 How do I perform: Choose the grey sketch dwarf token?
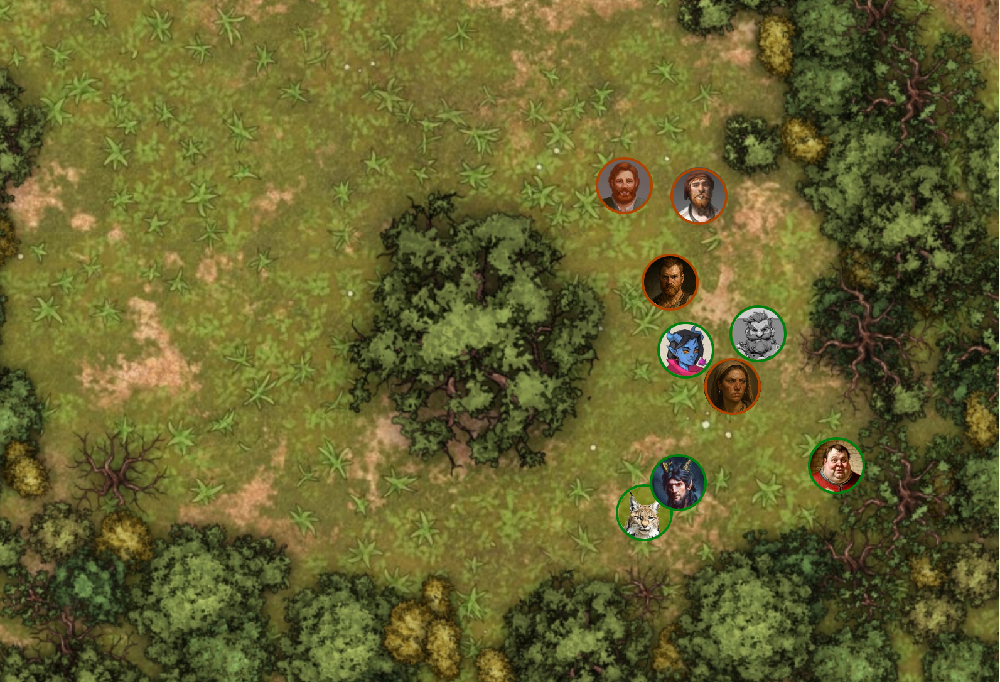758,333
